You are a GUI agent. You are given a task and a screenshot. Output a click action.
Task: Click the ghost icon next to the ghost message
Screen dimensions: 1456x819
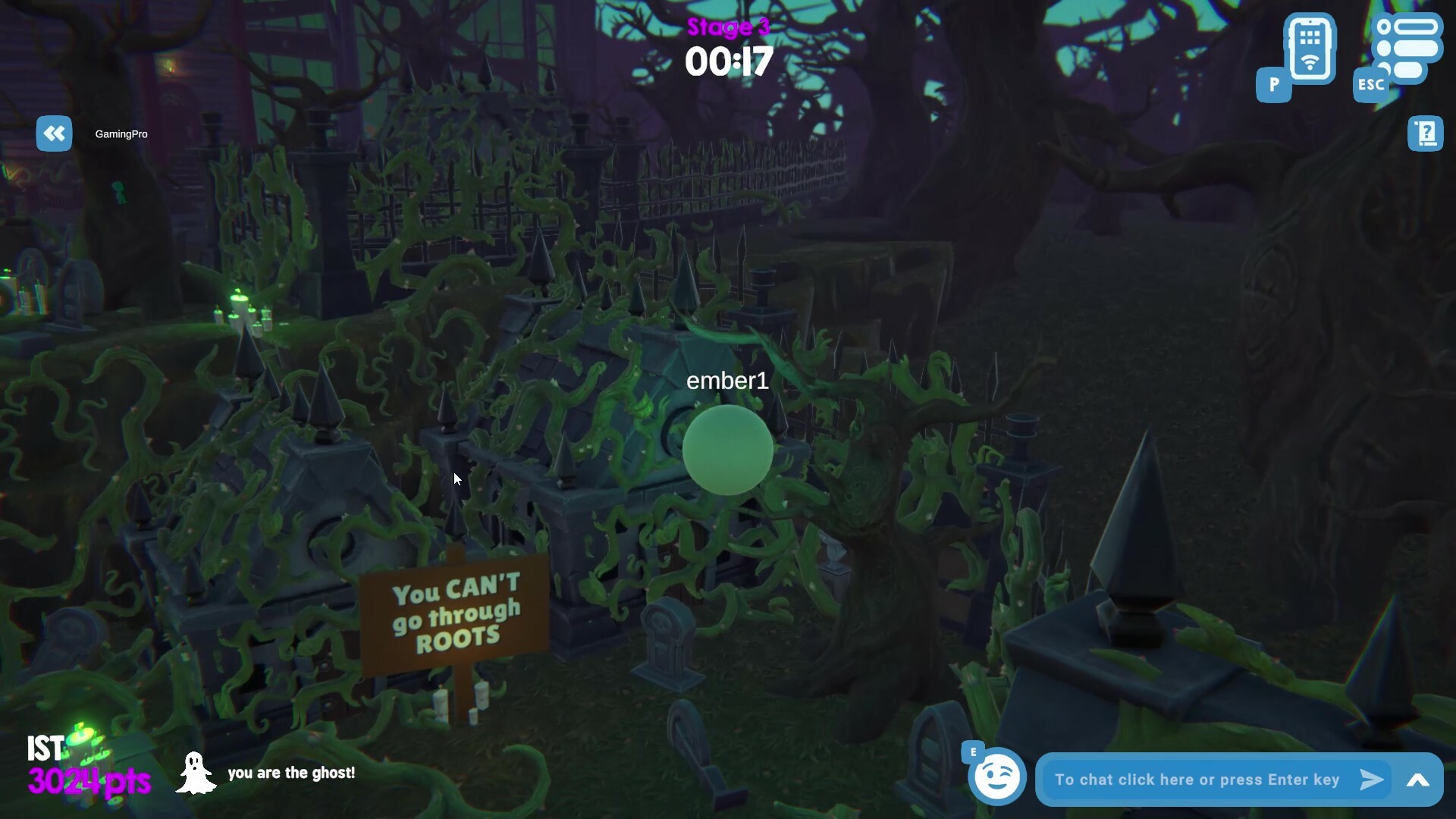196,773
